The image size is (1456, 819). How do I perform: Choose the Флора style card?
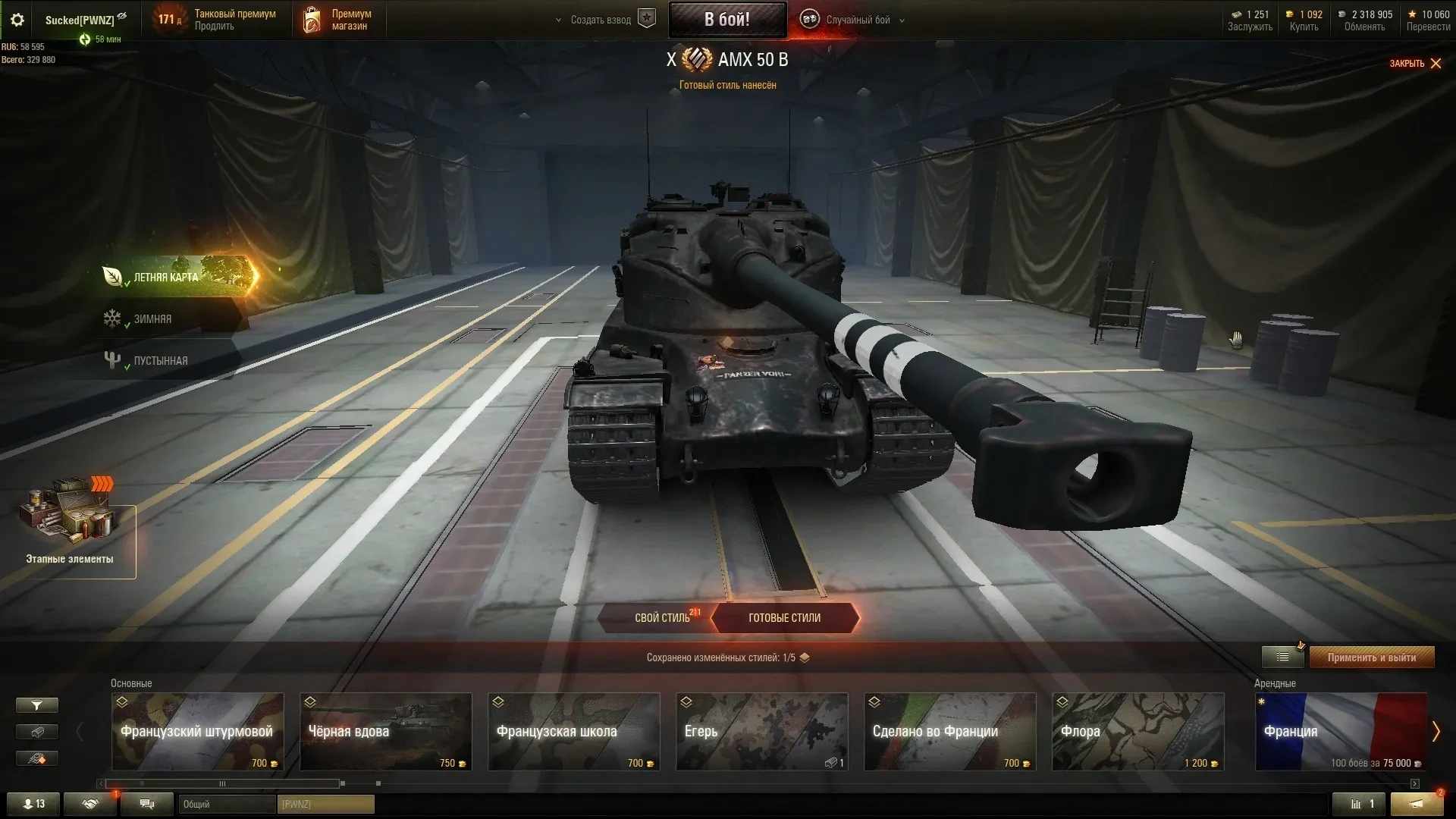(1137, 732)
